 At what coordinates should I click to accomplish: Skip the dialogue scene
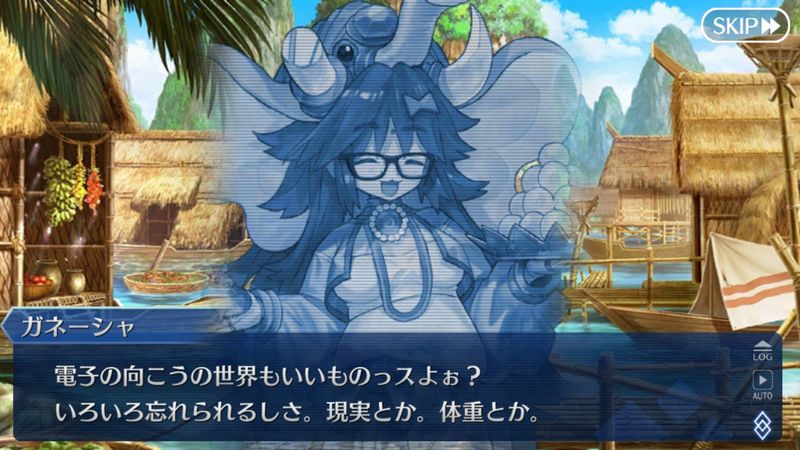coord(745,25)
